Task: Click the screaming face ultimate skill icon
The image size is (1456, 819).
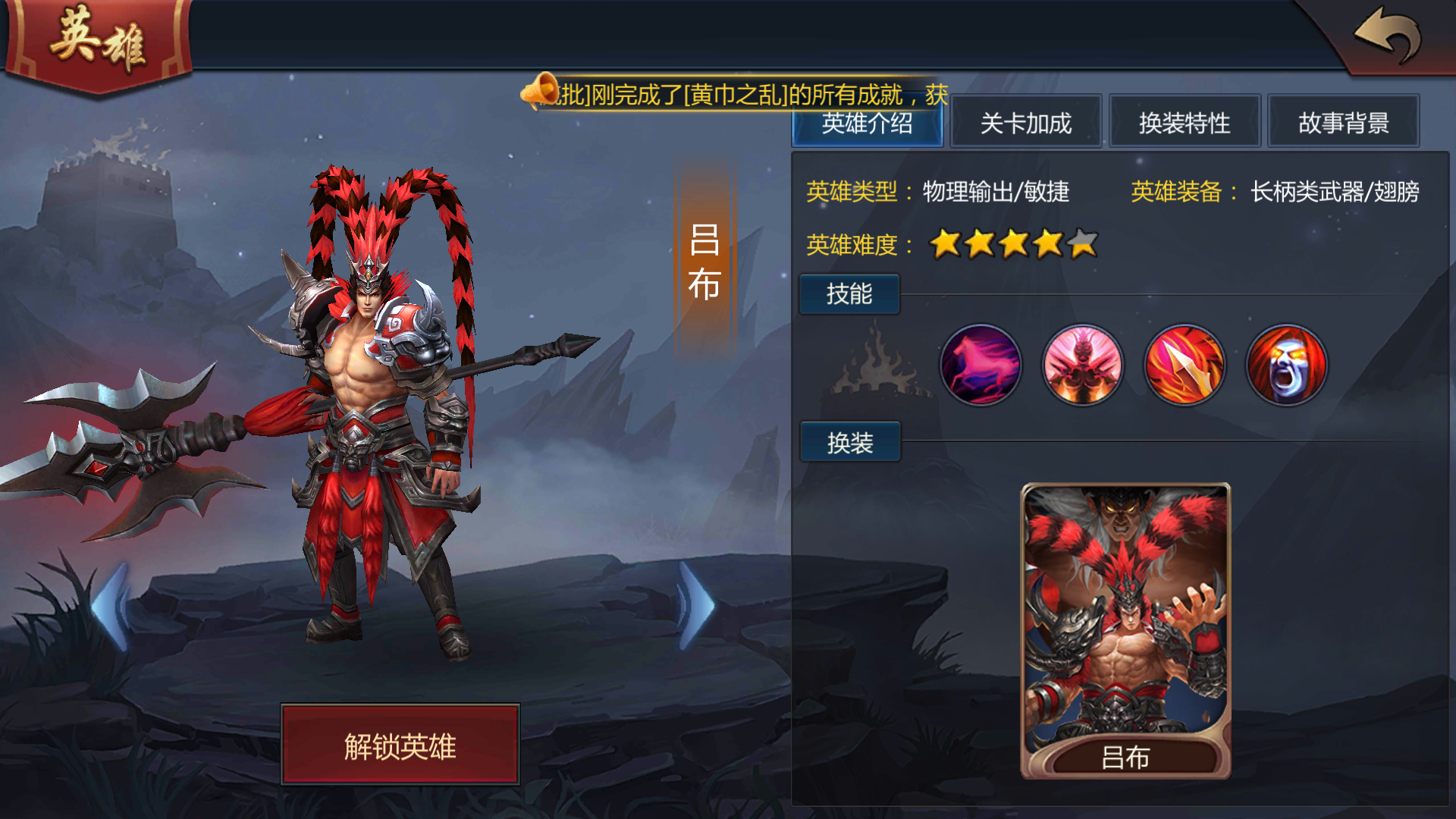Action: (x=1286, y=366)
